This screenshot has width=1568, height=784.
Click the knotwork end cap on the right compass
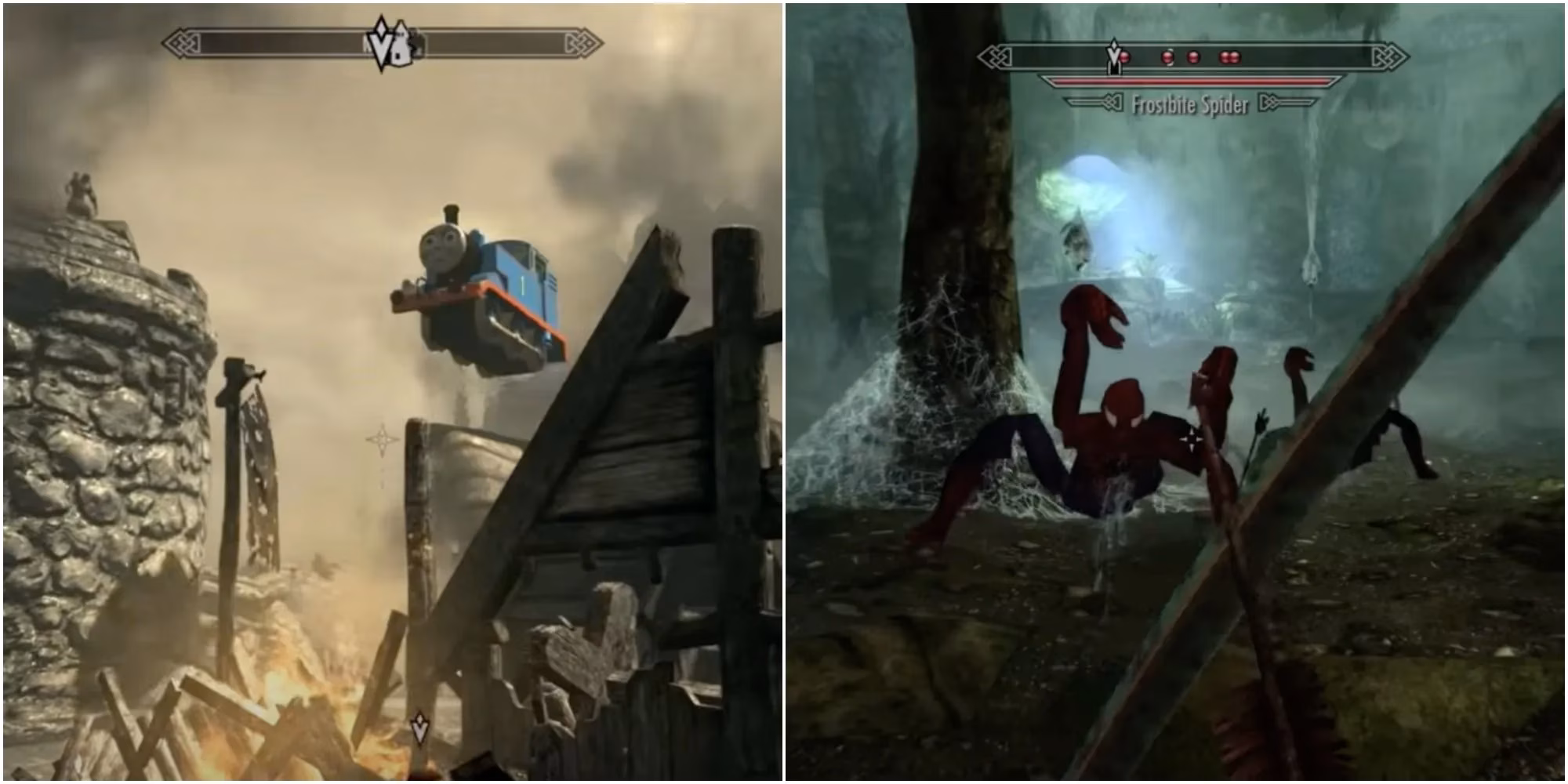coord(994,58)
